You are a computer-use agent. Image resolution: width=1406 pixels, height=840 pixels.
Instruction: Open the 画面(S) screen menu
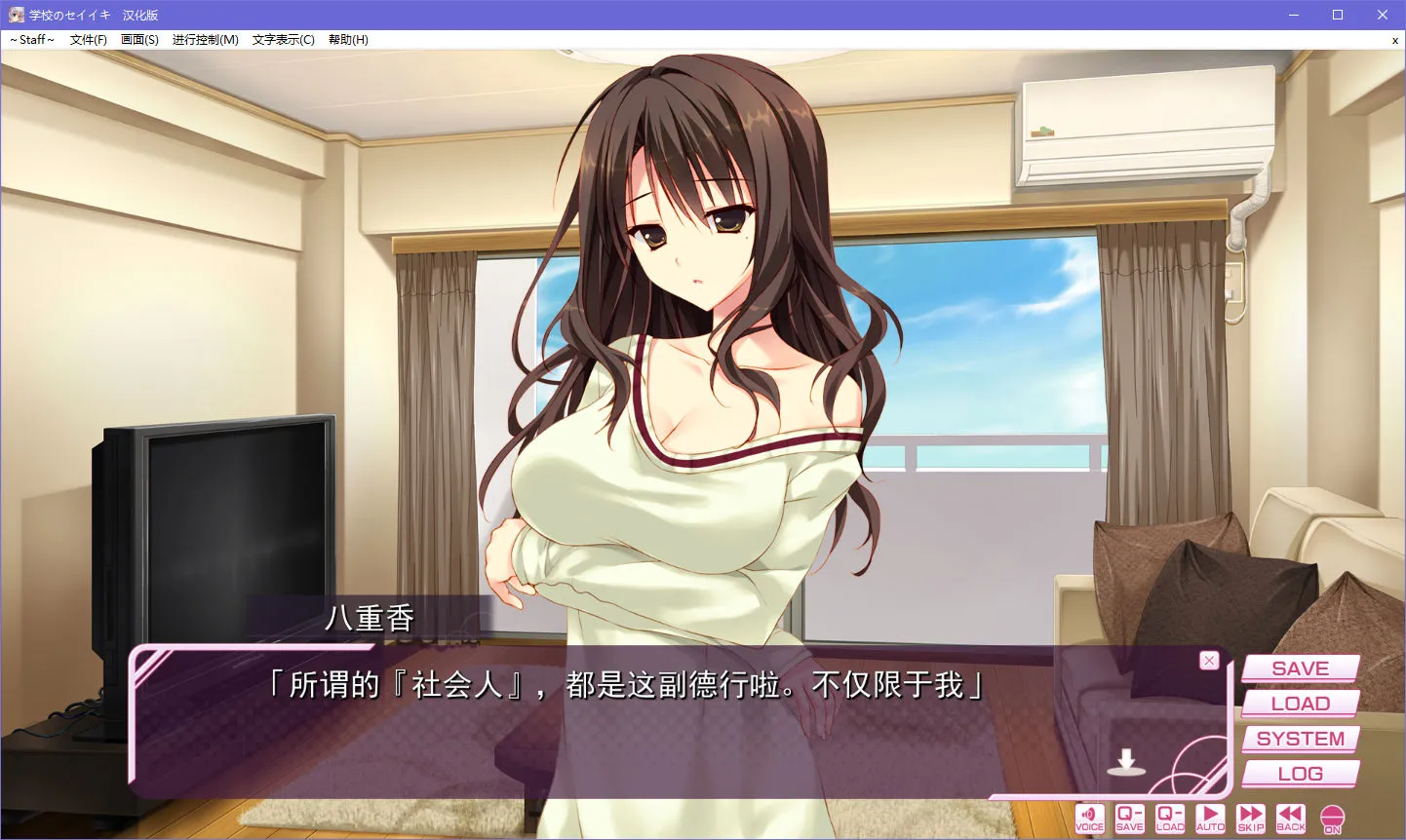tap(139, 40)
